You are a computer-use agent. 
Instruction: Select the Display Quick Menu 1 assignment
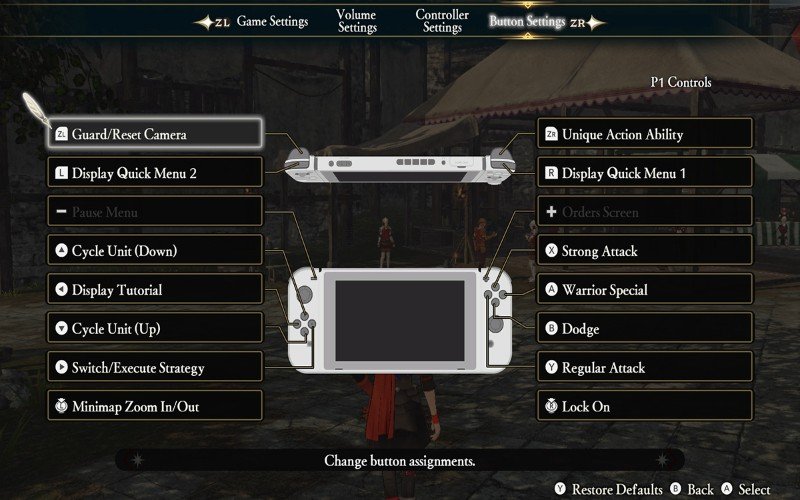[645, 172]
